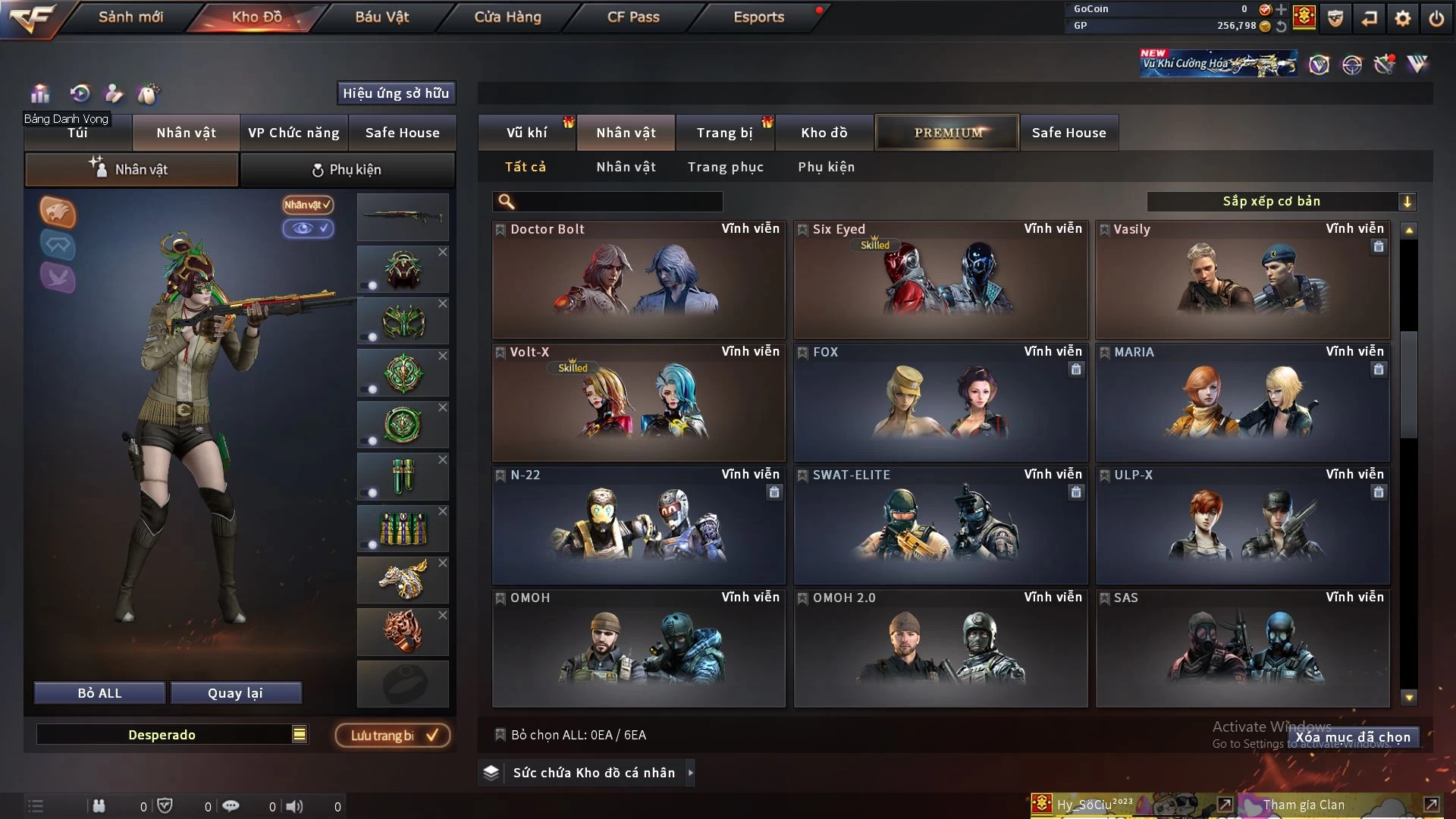Select the Six Eyed character card
The height and width of the screenshot is (819, 1456).
940,281
